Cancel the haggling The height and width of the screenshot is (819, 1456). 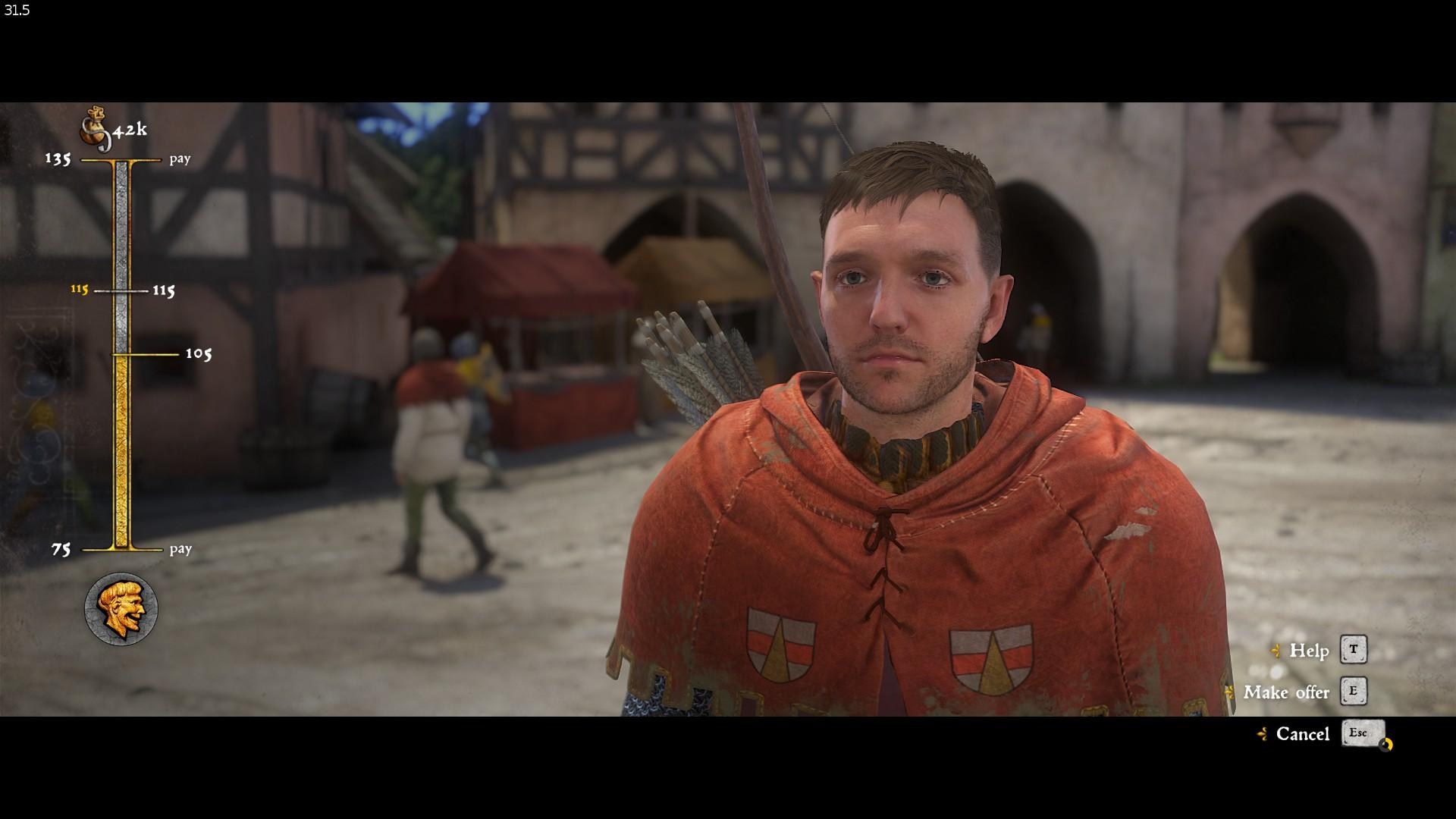(x=1302, y=734)
